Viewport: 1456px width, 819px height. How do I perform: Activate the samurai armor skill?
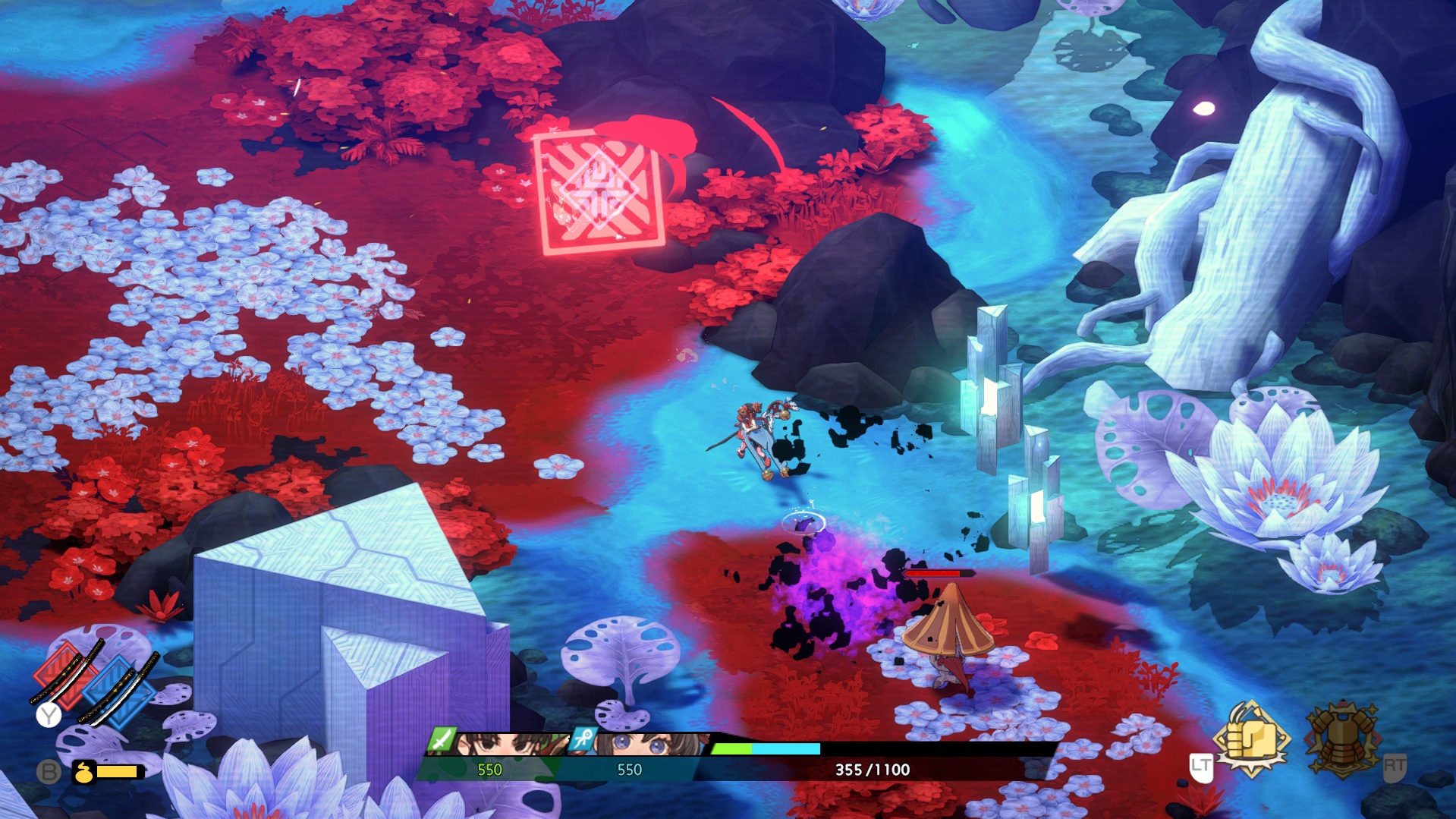pyautogui.click(x=1343, y=739)
